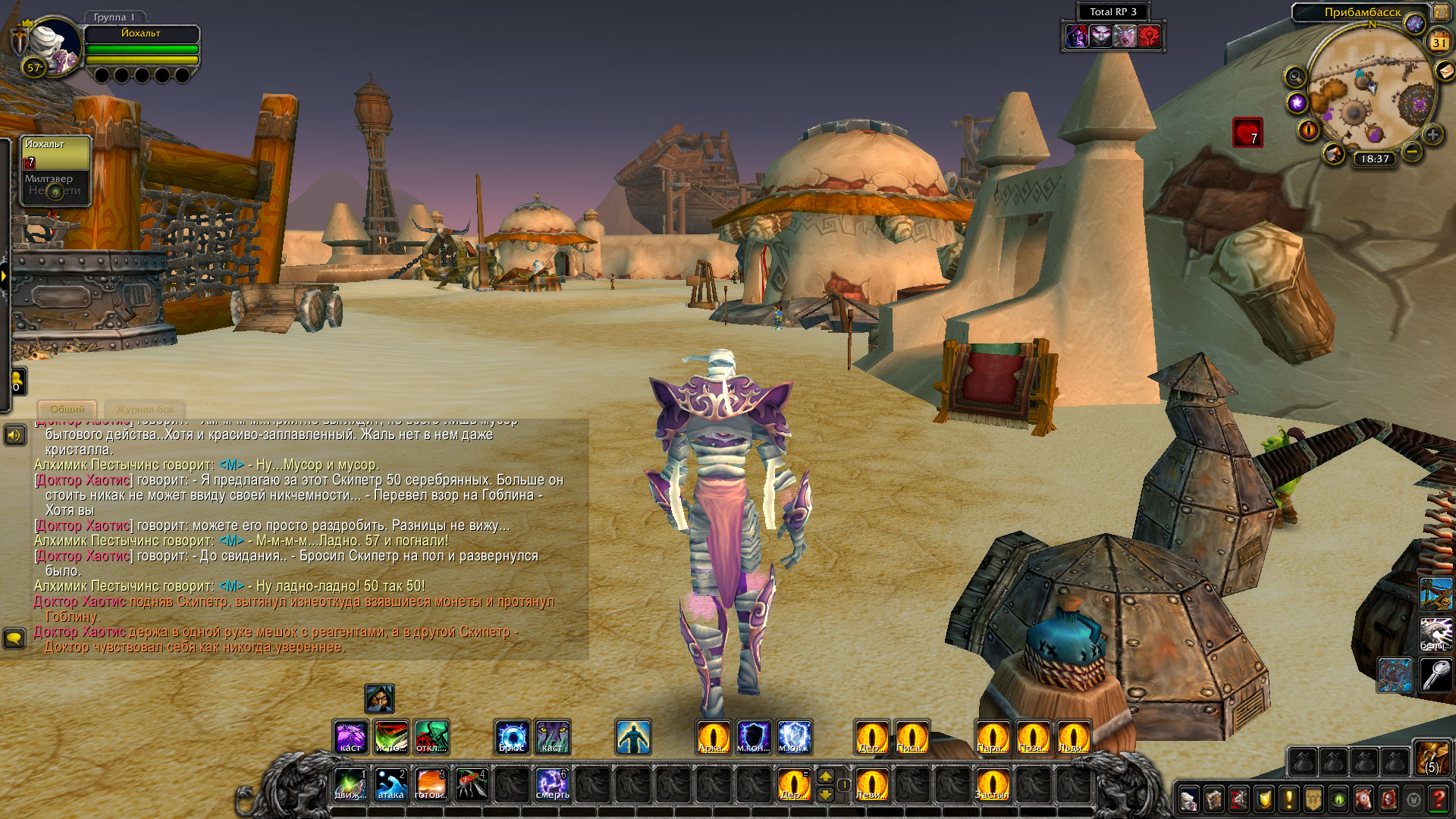Open the mail envelope icon by minimap
1456x819 pixels.
pos(1445,71)
